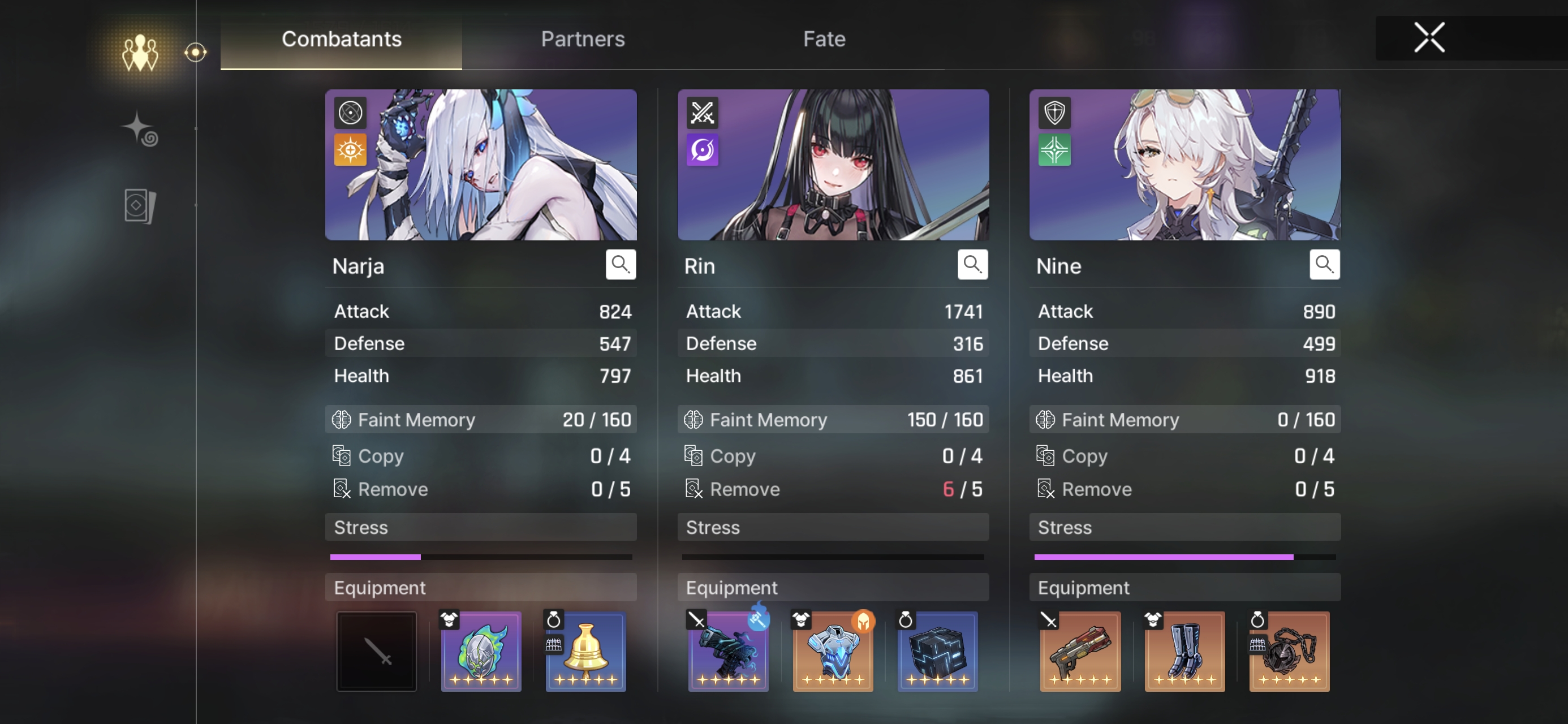The width and height of the screenshot is (1568, 724).
Task: Select Narja's character portrait
Action: point(481,165)
